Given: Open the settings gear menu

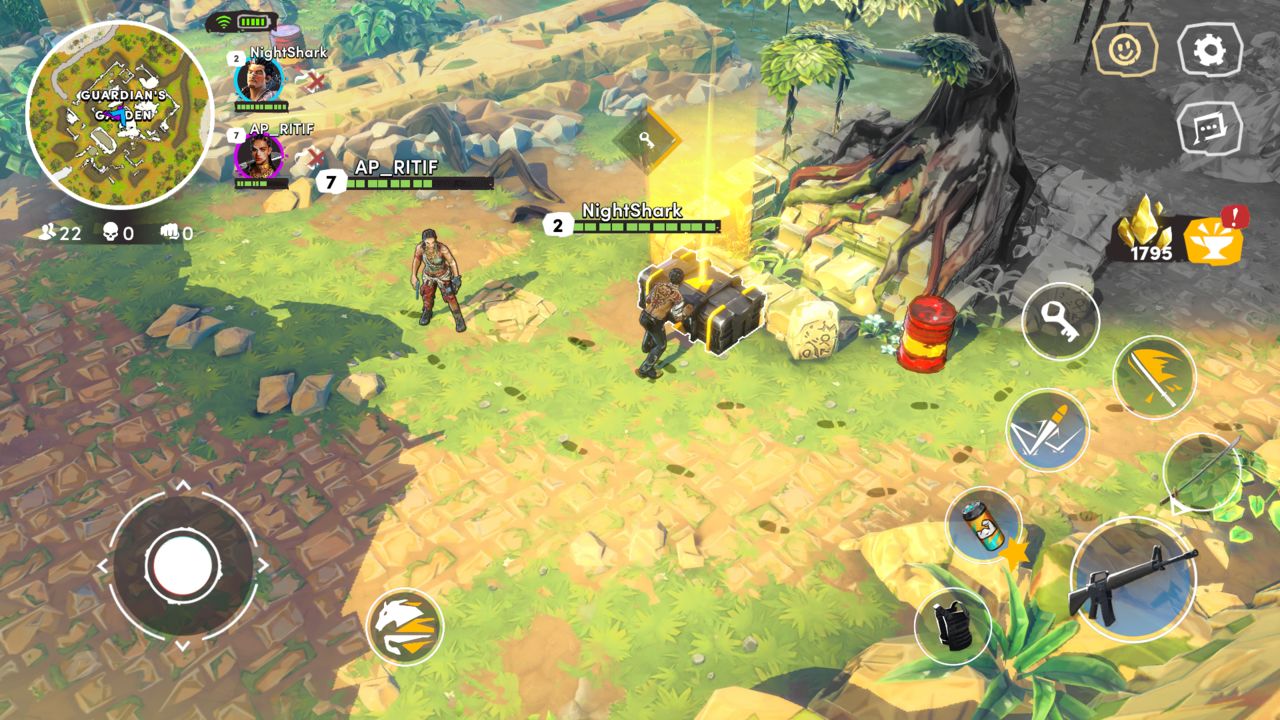Looking at the screenshot, I should tap(1209, 48).
